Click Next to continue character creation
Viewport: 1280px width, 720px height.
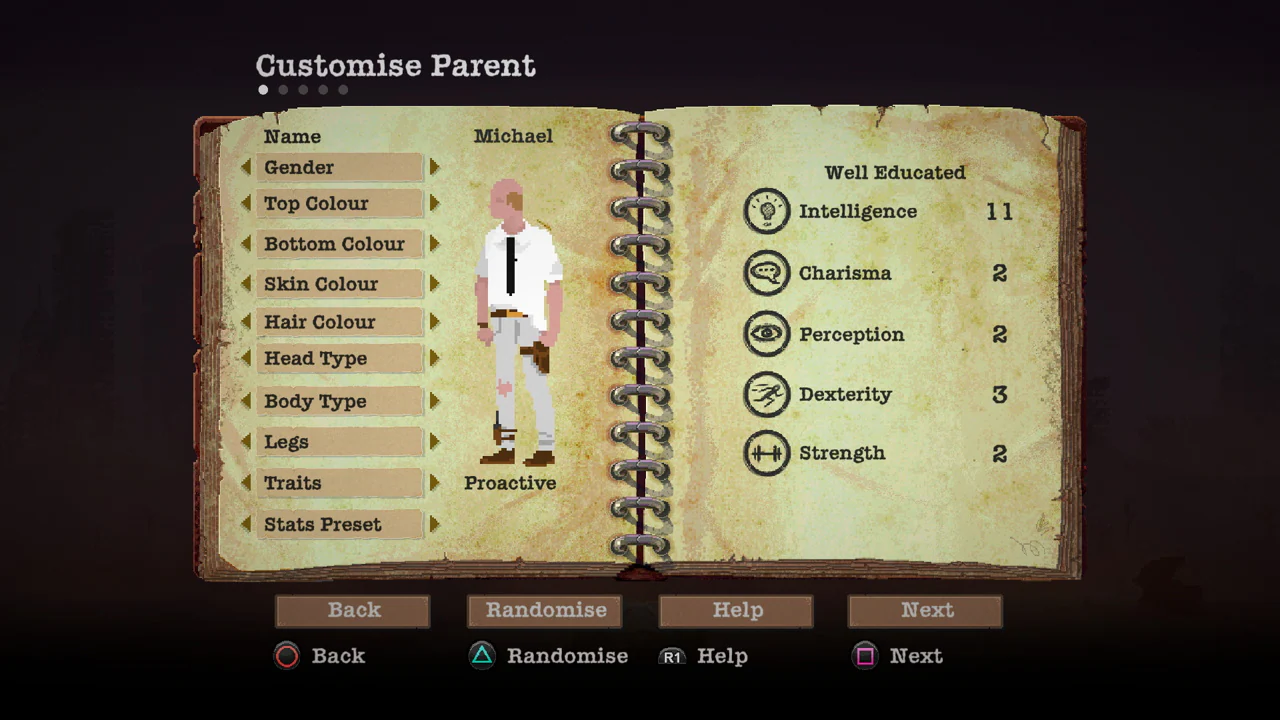pyautogui.click(x=925, y=610)
